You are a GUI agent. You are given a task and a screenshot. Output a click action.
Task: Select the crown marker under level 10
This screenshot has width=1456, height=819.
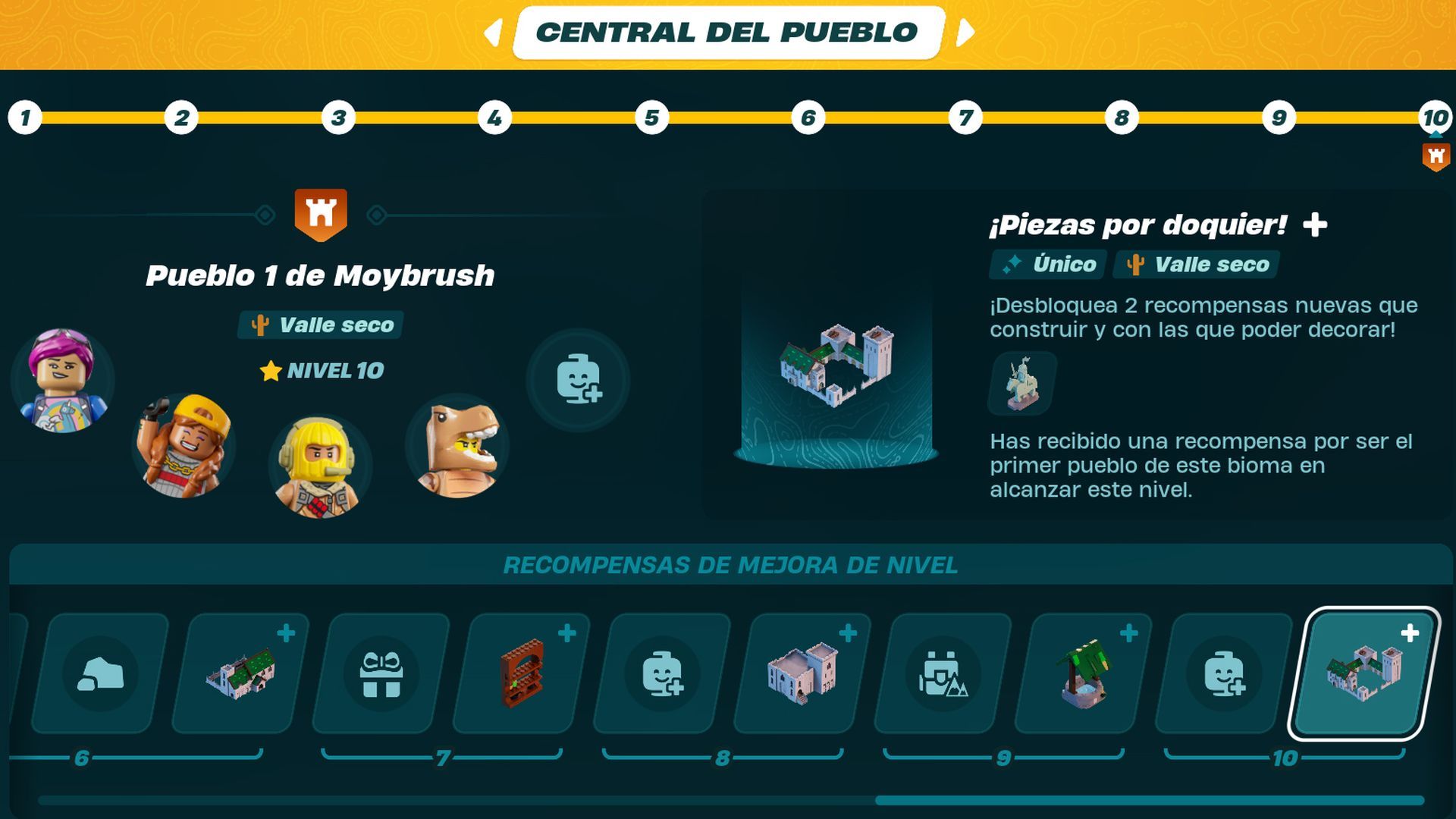[1436, 155]
